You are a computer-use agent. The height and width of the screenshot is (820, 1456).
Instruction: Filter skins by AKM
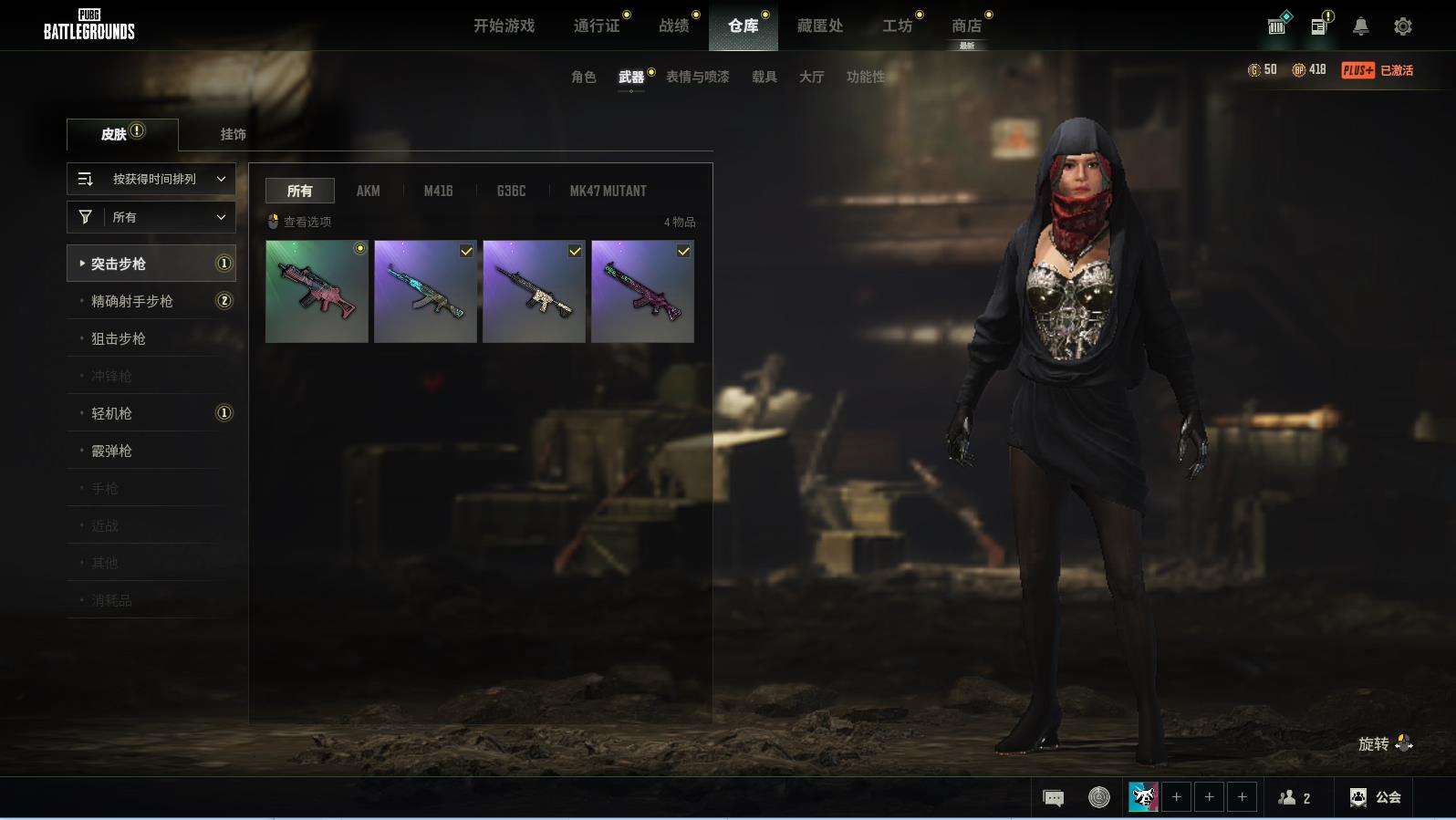(x=368, y=191)
